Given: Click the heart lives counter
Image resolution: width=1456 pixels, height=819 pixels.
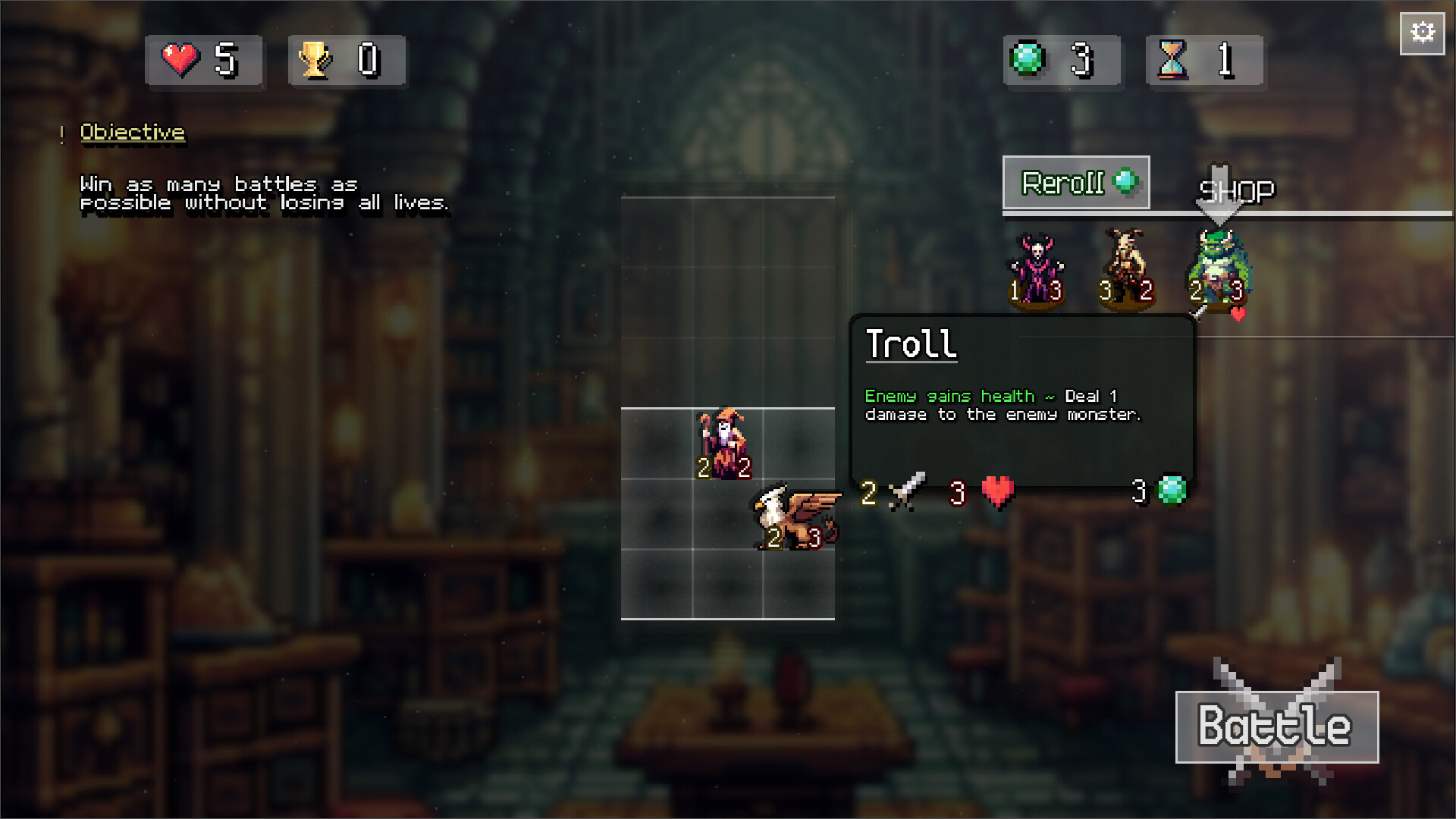Looking at the screenshot, I should pyautogui.click(x=203, y=61).
